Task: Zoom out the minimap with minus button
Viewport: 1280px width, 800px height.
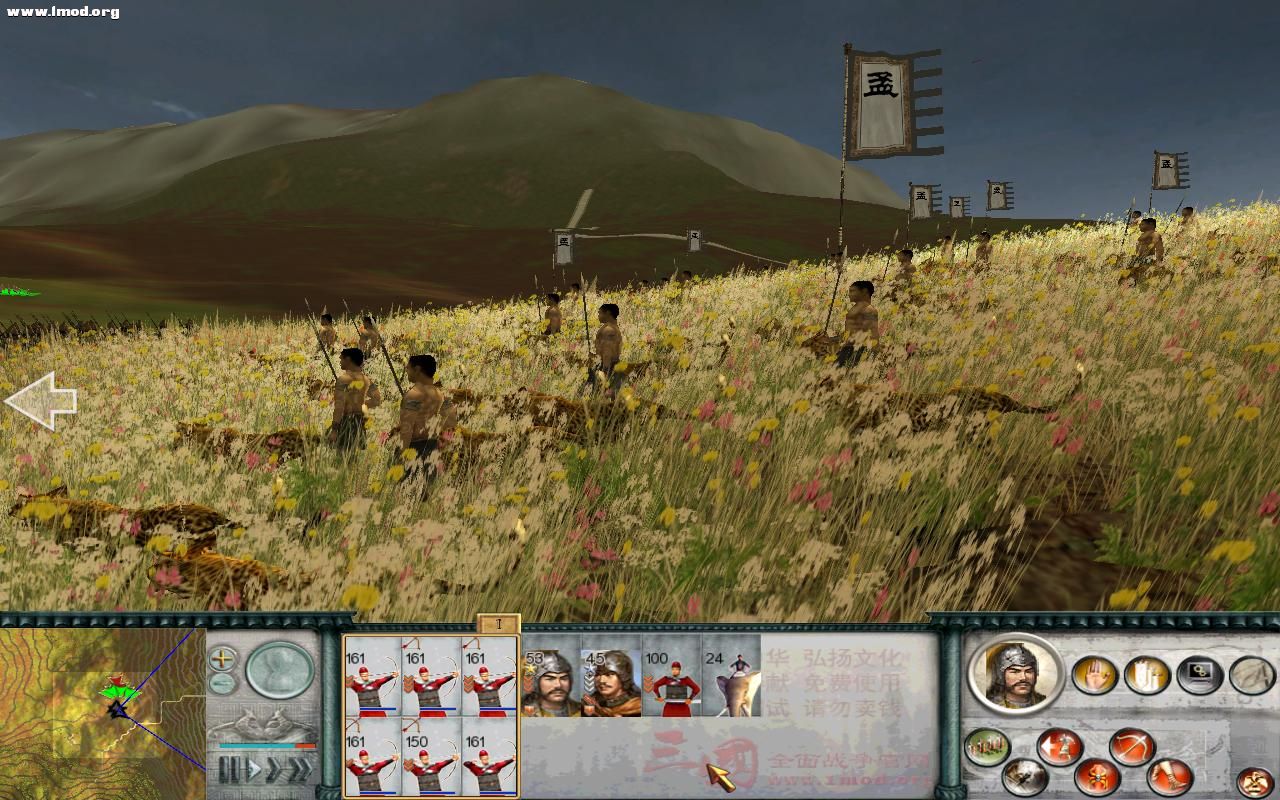Action: [222, 683]
